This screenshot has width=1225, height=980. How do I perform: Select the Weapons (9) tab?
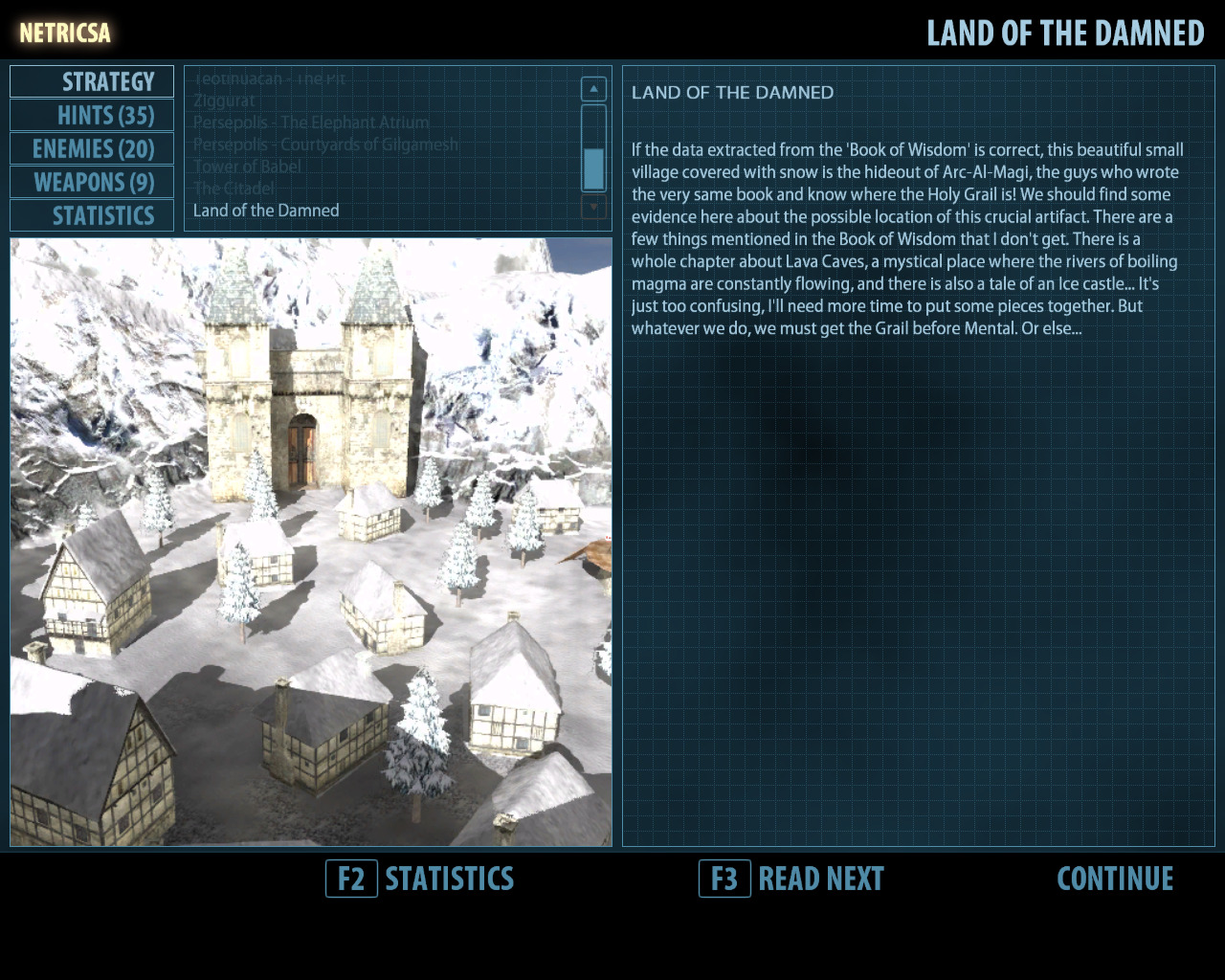93,183
